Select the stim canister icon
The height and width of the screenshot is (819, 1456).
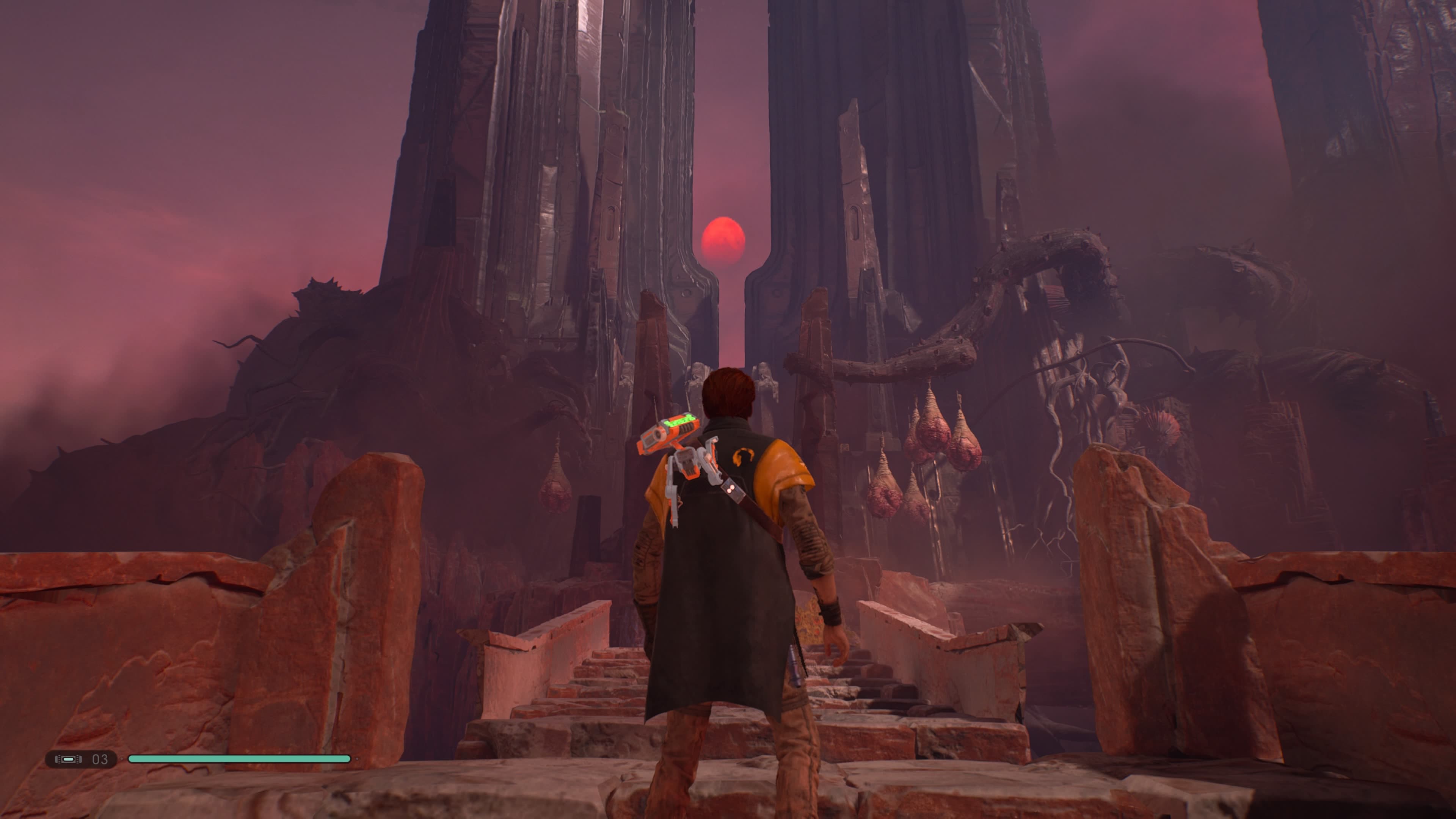68,759
